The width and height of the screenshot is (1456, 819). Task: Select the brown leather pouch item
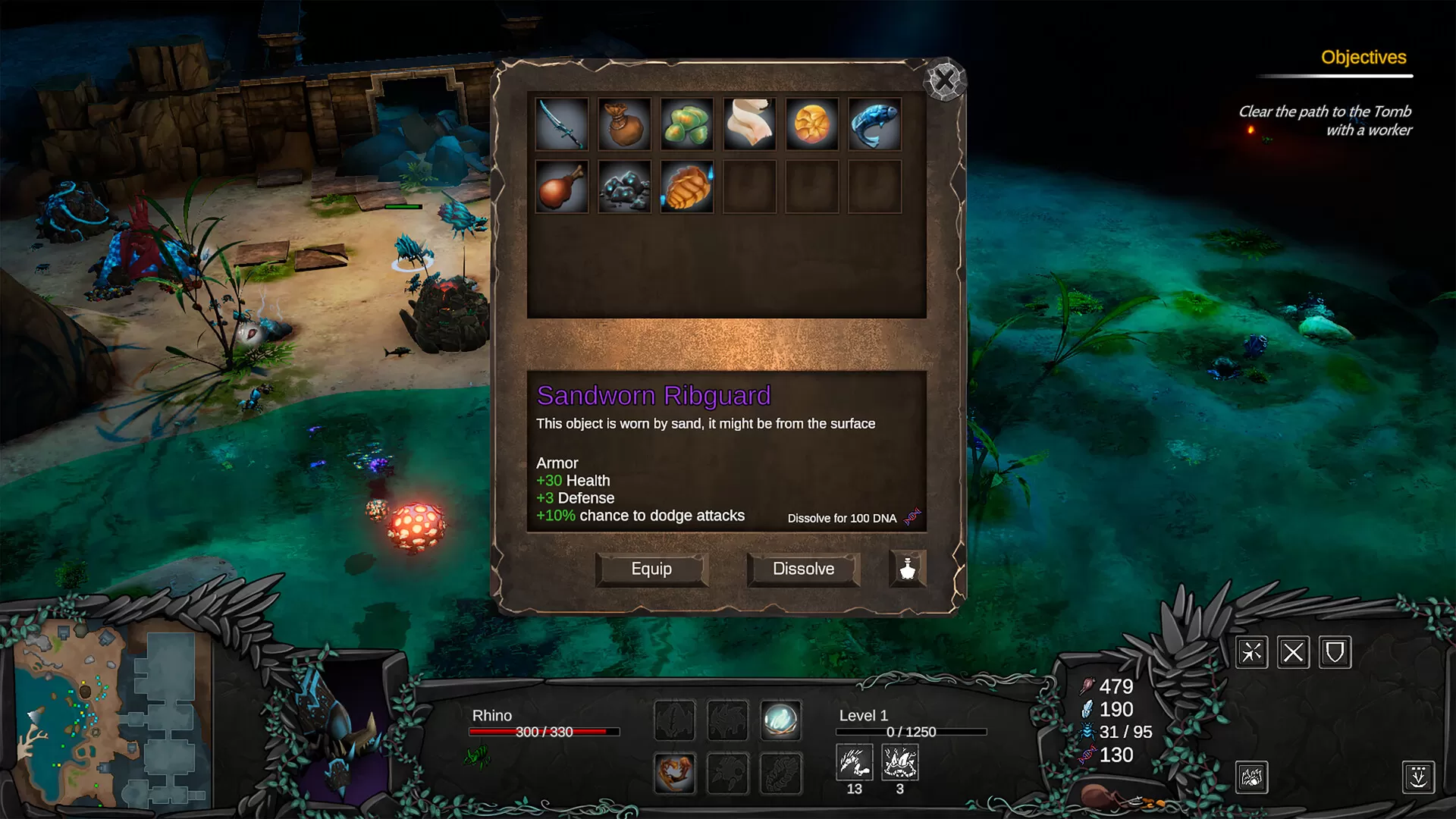coord(624,124)
